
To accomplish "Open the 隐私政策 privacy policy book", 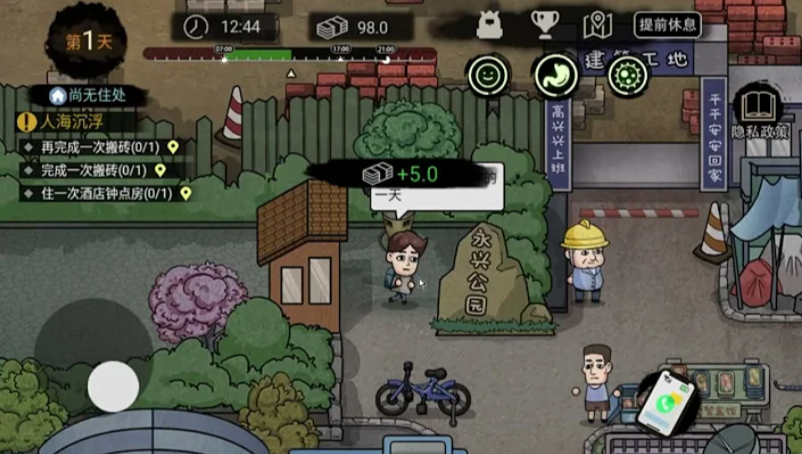I will 759,112.
